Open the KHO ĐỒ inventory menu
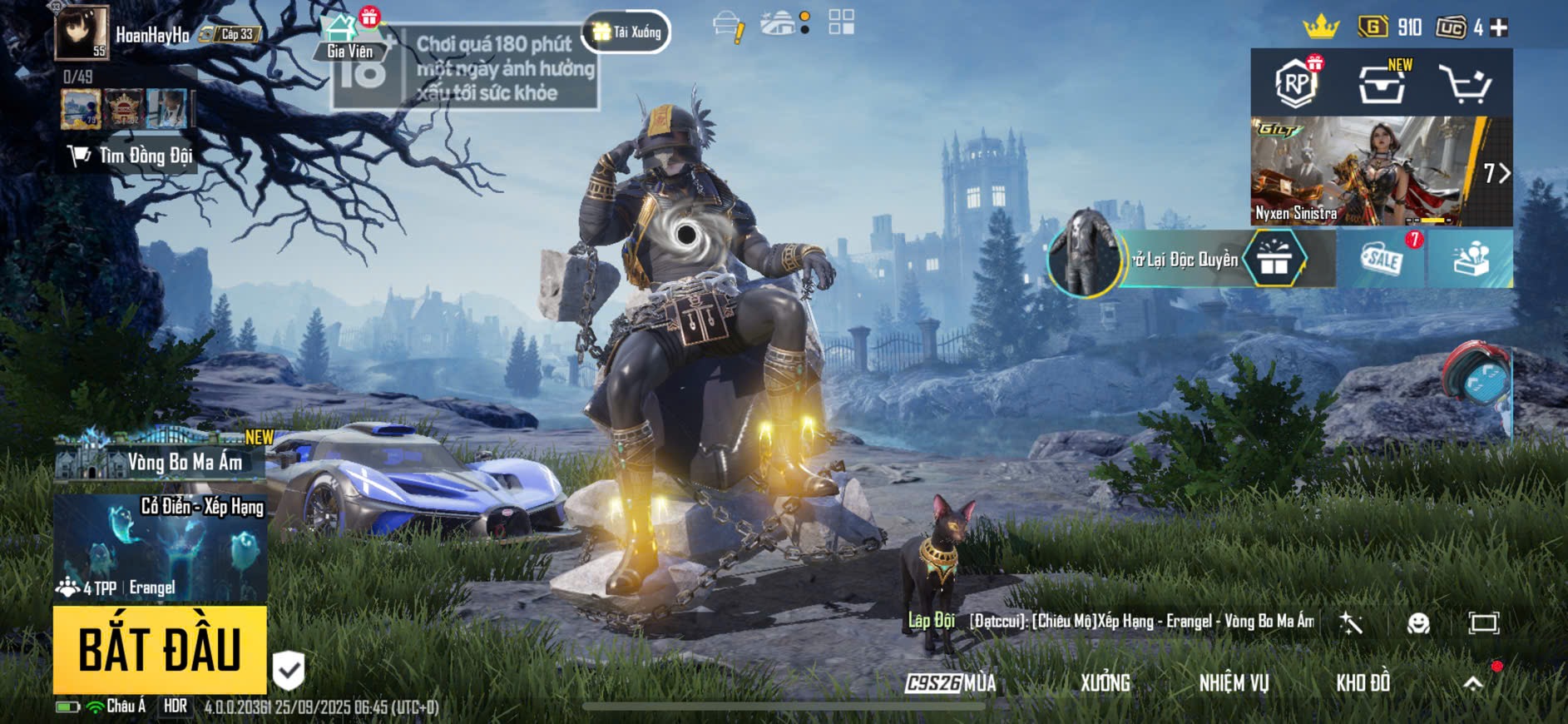The image size is (1568, 724). 1363,683
